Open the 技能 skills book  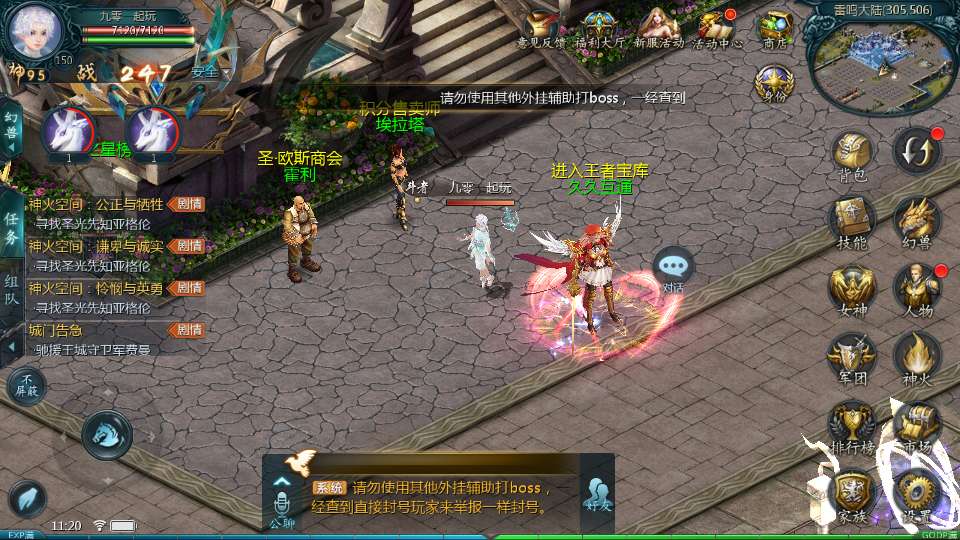[851, 218]
